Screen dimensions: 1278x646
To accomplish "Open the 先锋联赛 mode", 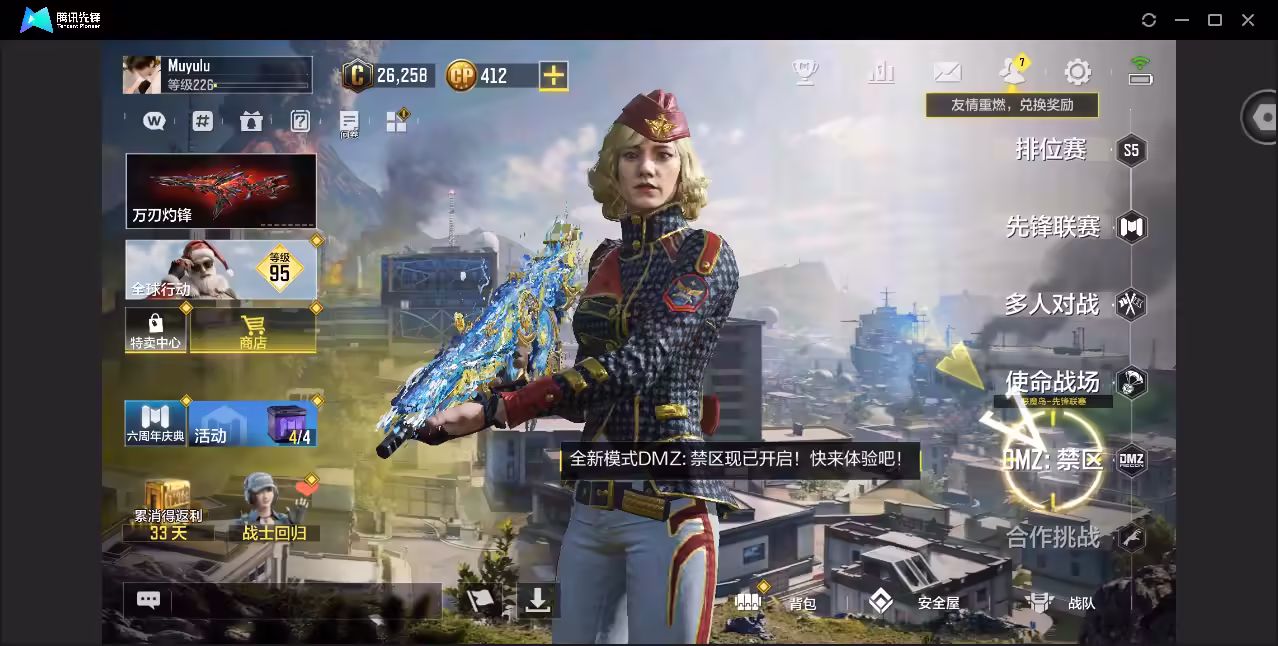I will pos(1053,227).
